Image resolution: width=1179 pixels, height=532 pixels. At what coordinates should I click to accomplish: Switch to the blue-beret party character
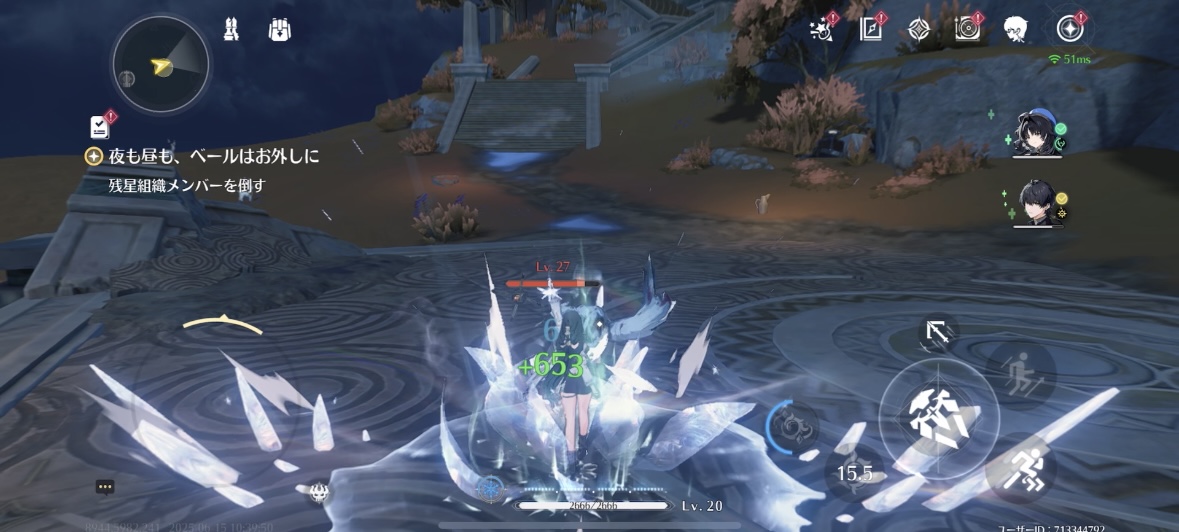pos(1036,133)
